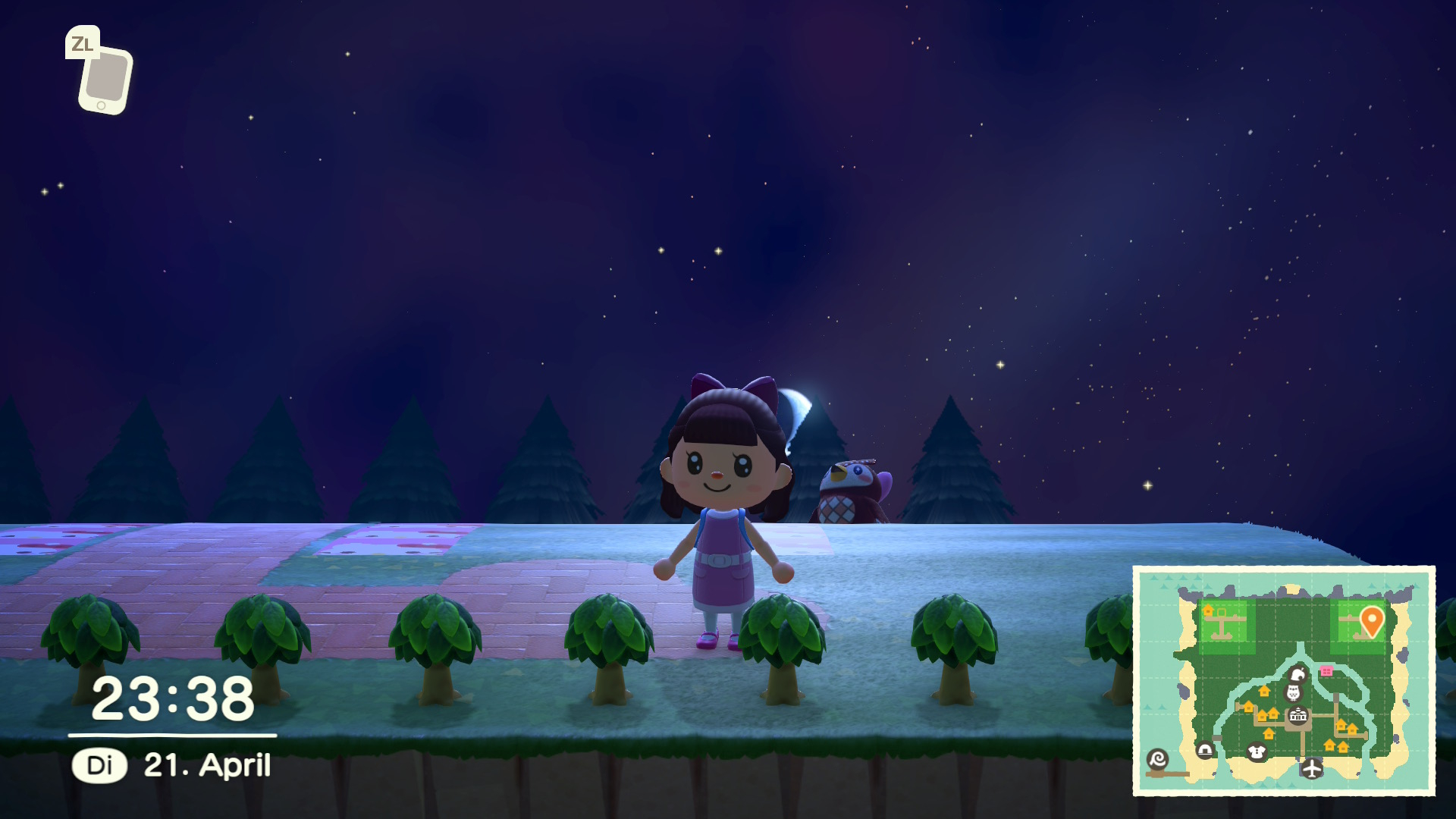Click the Resident Services building marker
The image size is (1456, 819).
pos(1298,715)
